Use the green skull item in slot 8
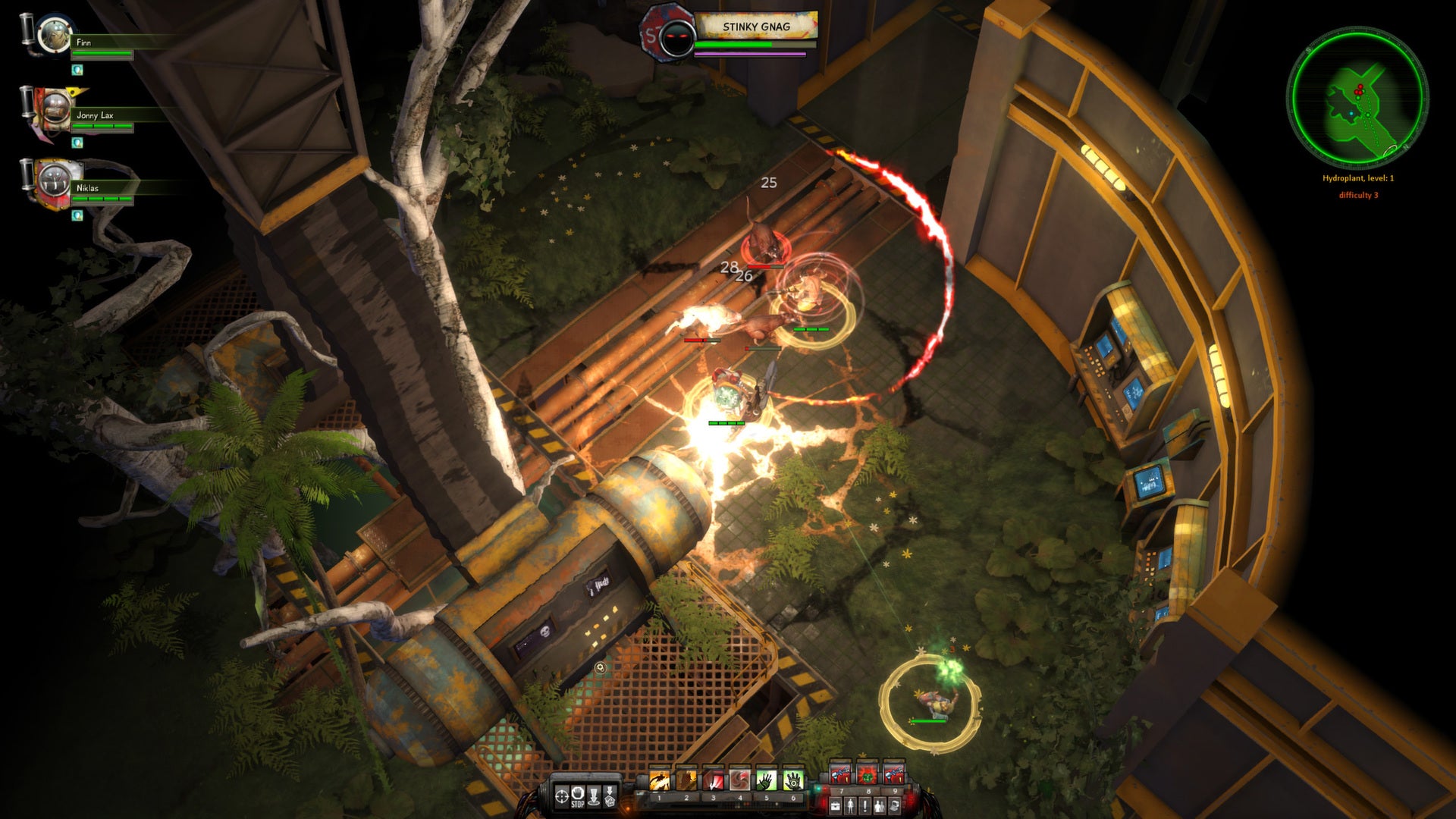 [867, 774]
